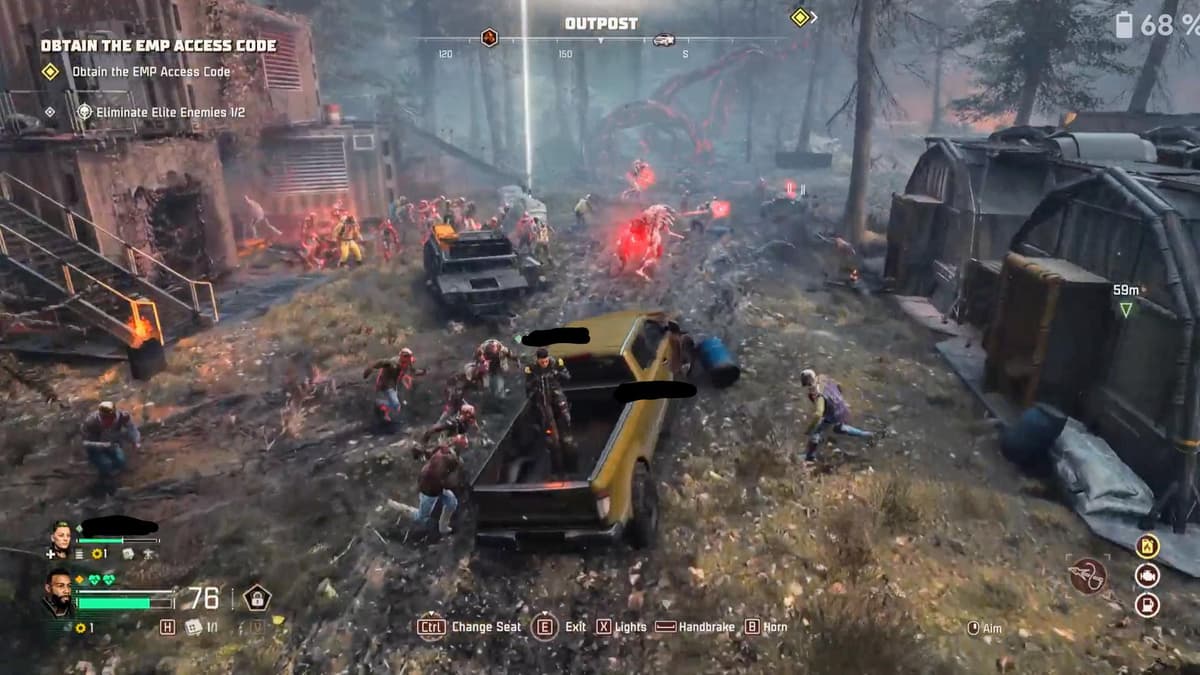
Task: Click the vehicle marker on the compass
Action: 663,40
